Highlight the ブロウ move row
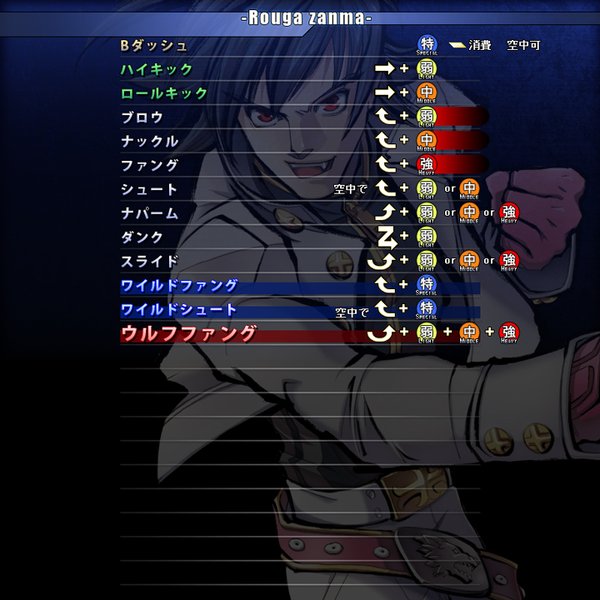 coord(142,117)
